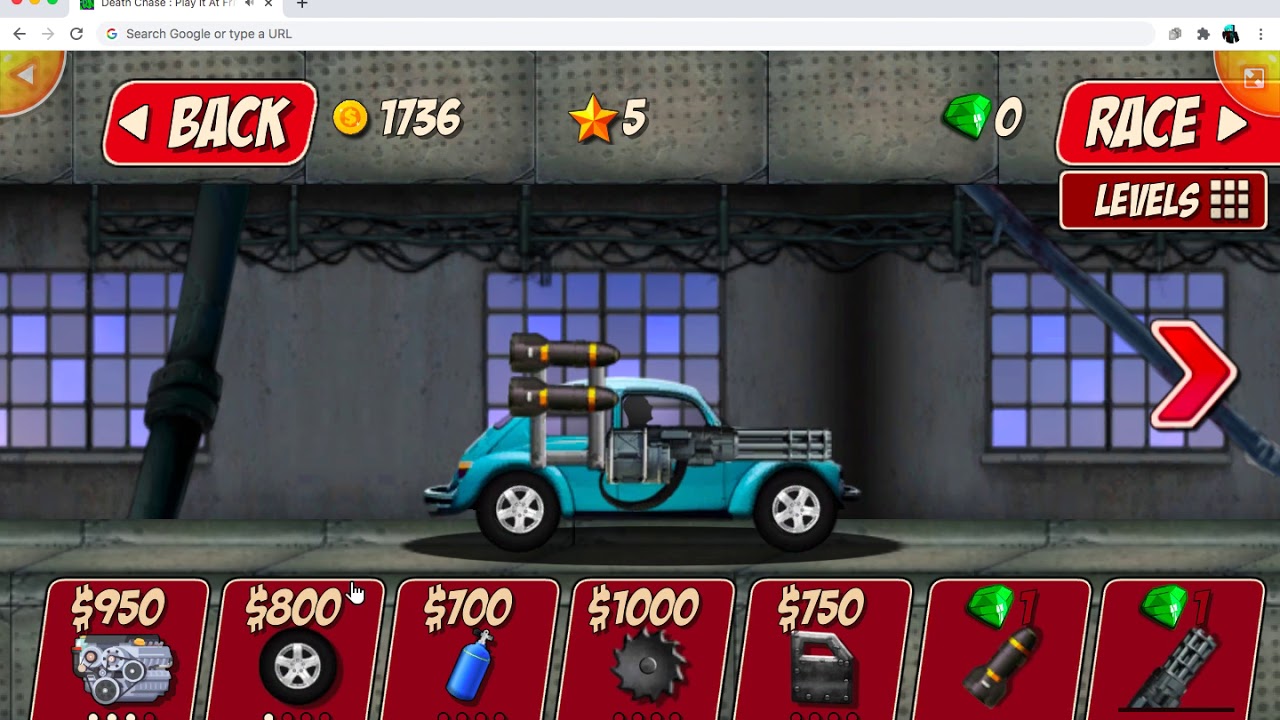
Task: Select the minigun upgrade costing one gem
Action: 1180,648
